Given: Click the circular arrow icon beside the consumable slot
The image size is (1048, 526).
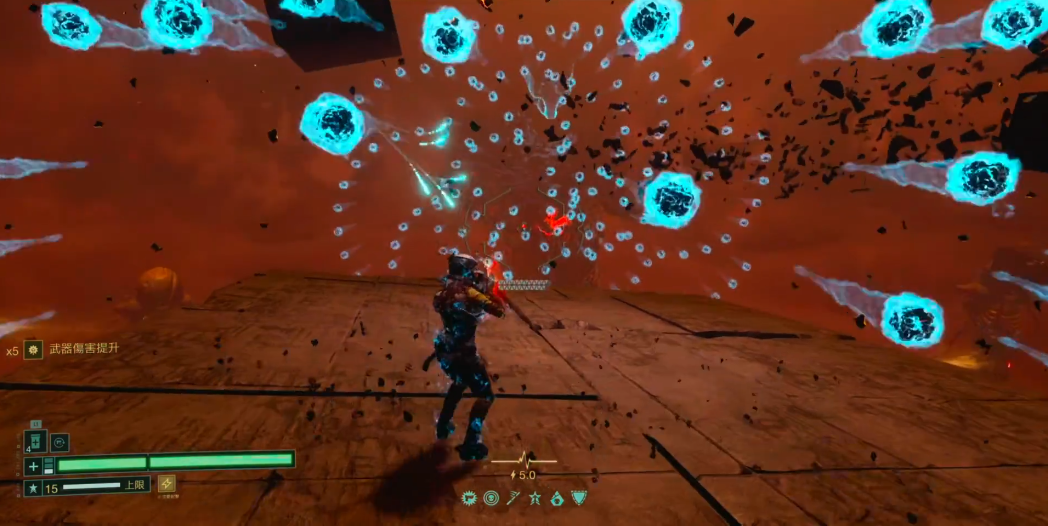Looking at the screenshot, I should 60,441.
